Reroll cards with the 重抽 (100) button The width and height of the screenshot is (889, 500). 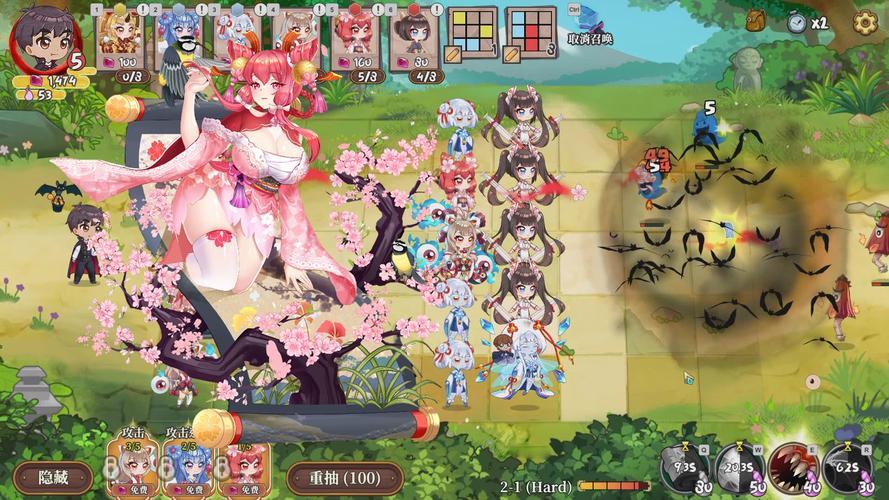pos(343,477)
